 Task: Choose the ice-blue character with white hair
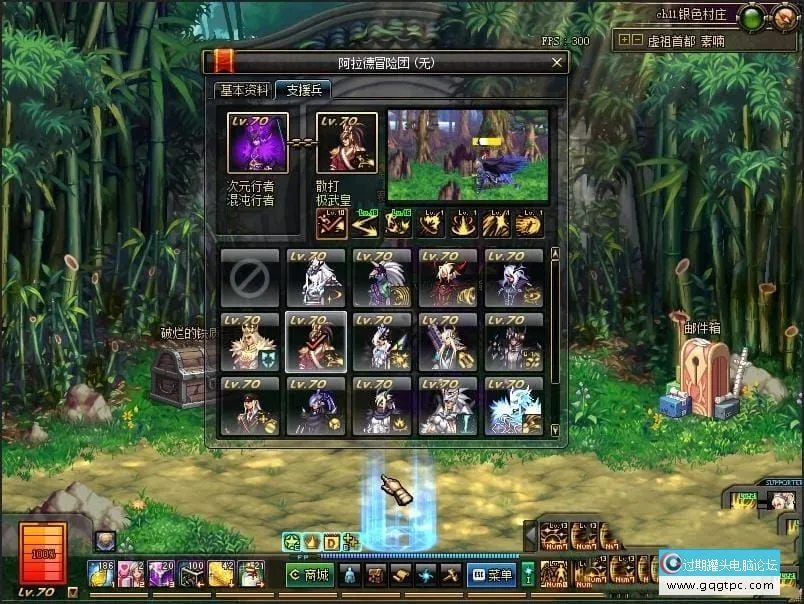(x=514, y=406)
